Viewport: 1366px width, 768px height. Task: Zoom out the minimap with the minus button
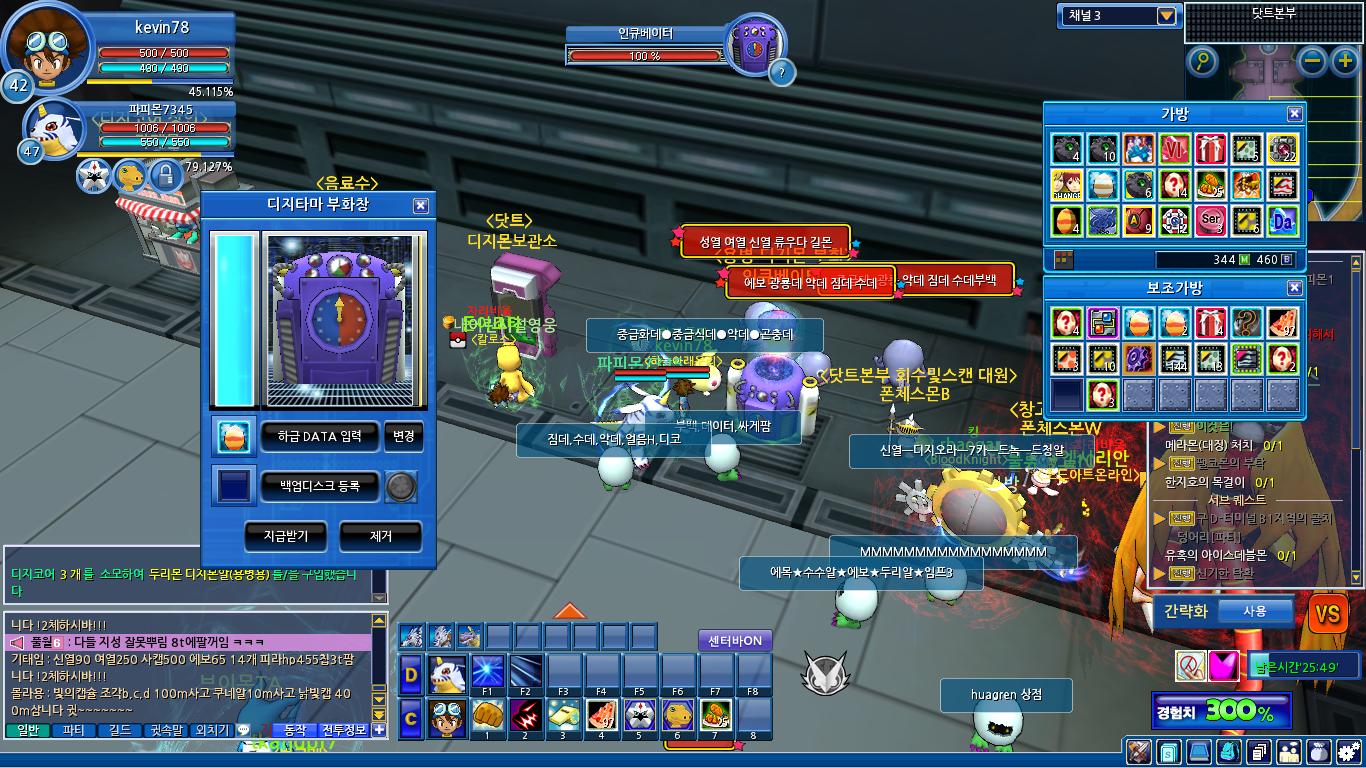pyautogui.click(x=1314, y=62)
